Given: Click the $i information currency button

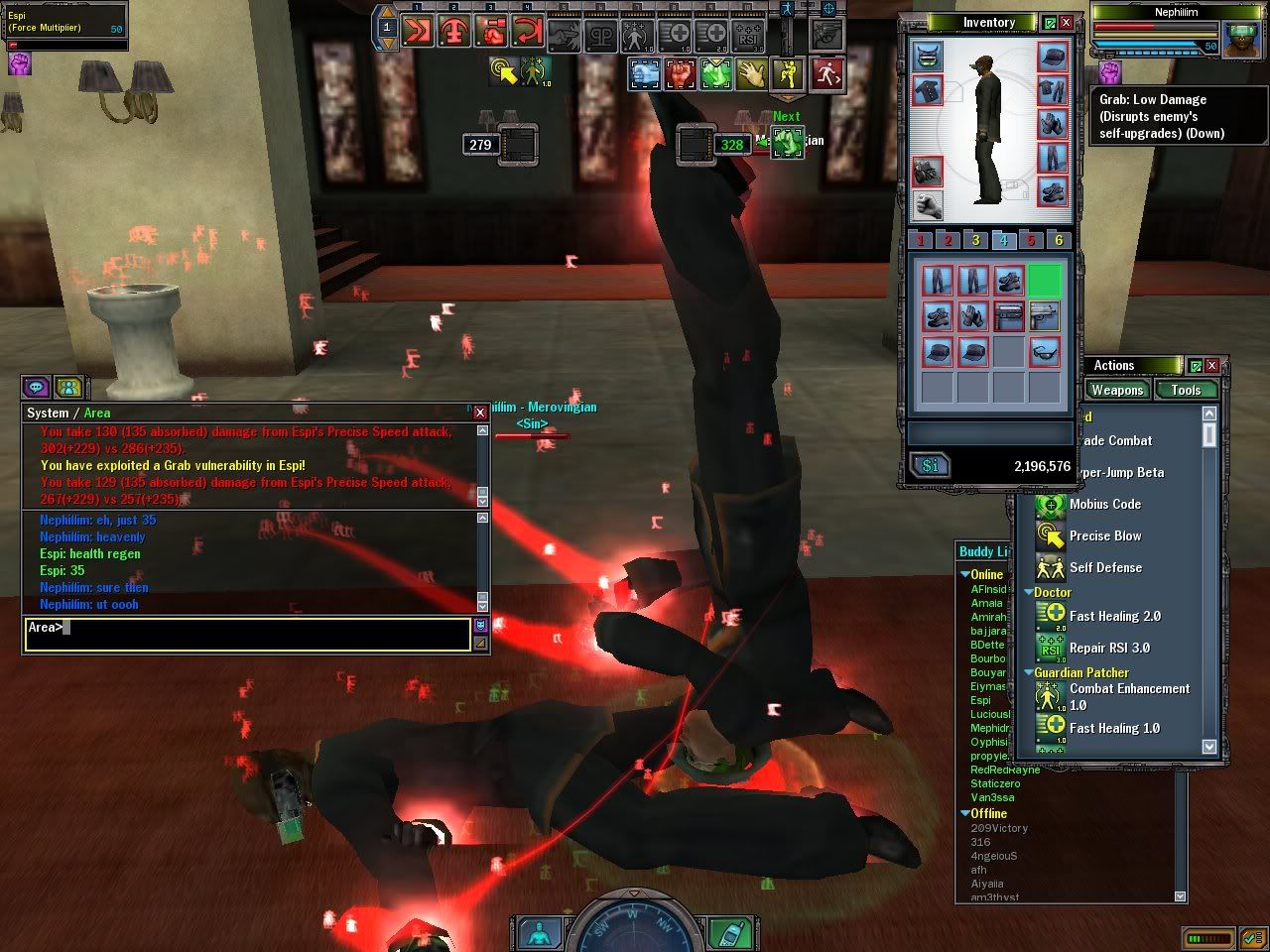Looking at the screenshot, I should 931,465.
